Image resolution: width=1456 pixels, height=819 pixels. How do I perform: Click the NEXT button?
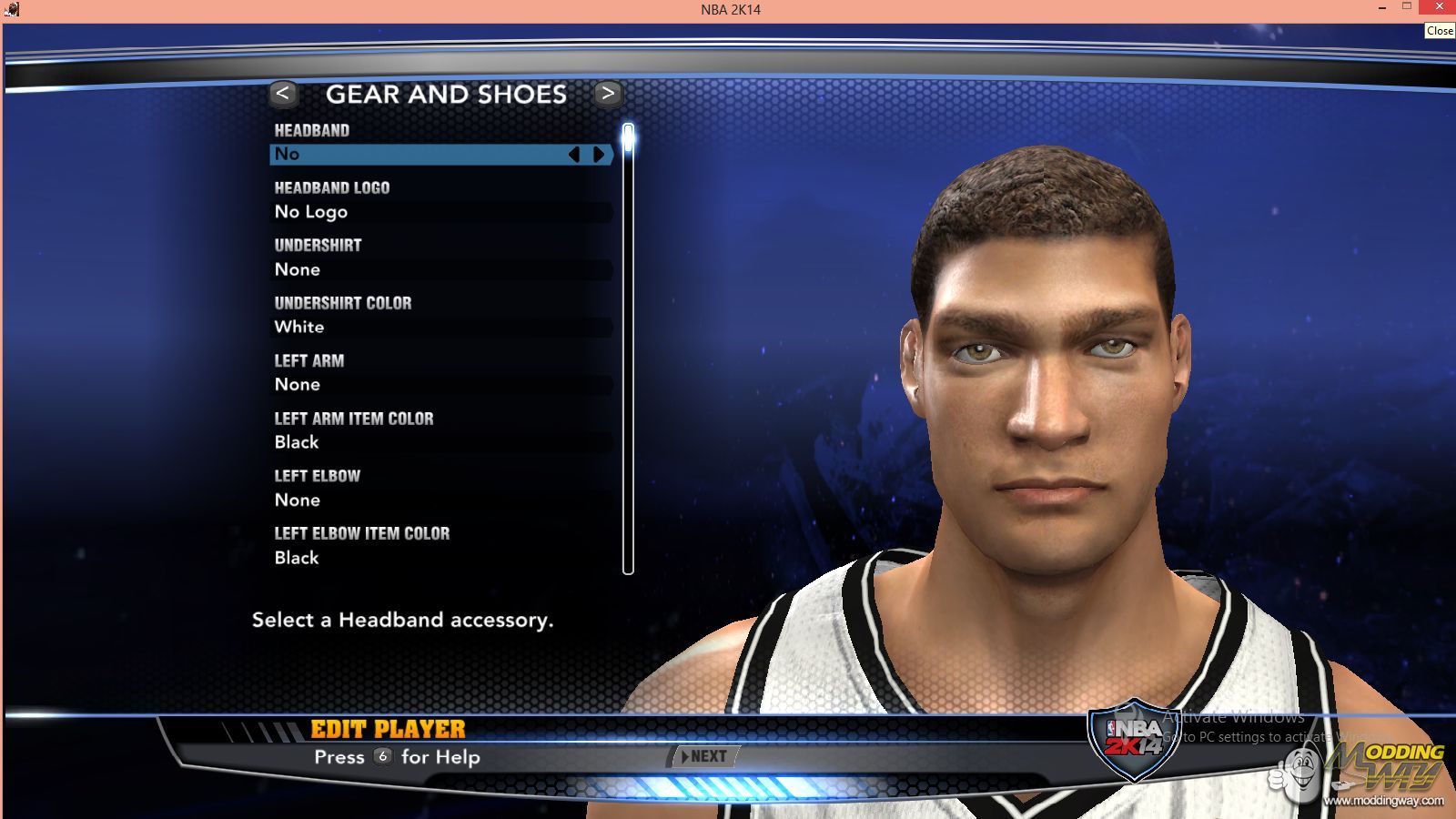(704, 756)
